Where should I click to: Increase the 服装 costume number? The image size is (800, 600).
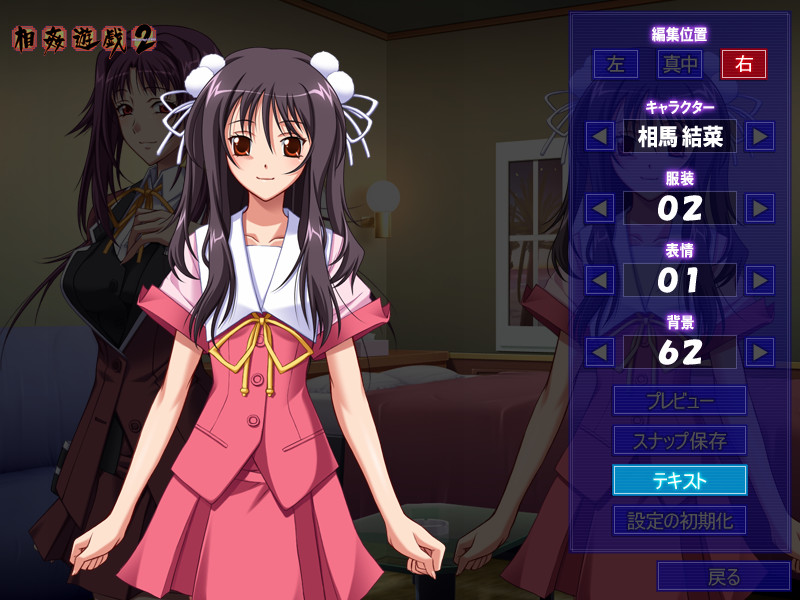760,208
